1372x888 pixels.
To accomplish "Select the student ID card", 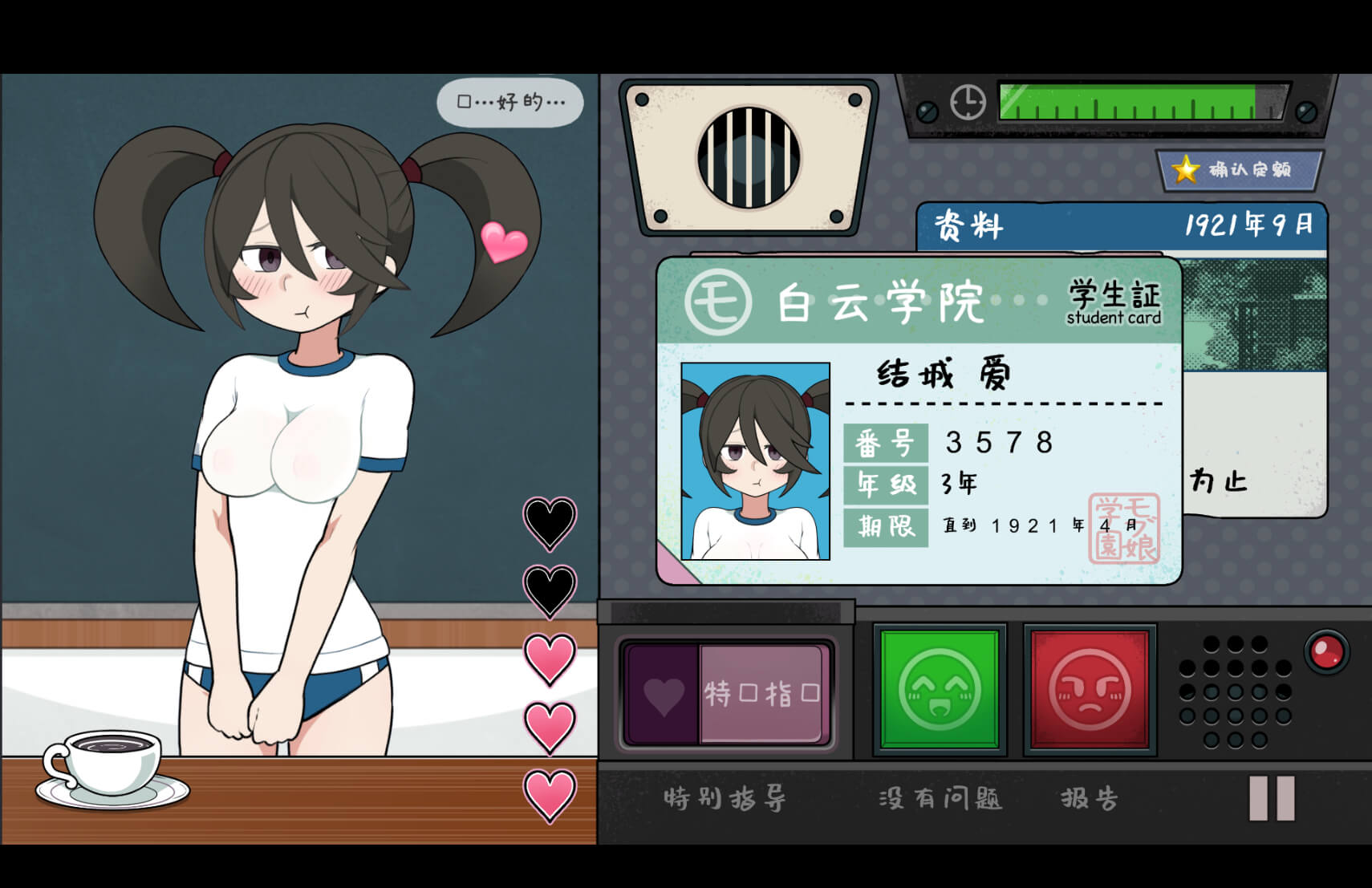I will (x=919, y=421).
